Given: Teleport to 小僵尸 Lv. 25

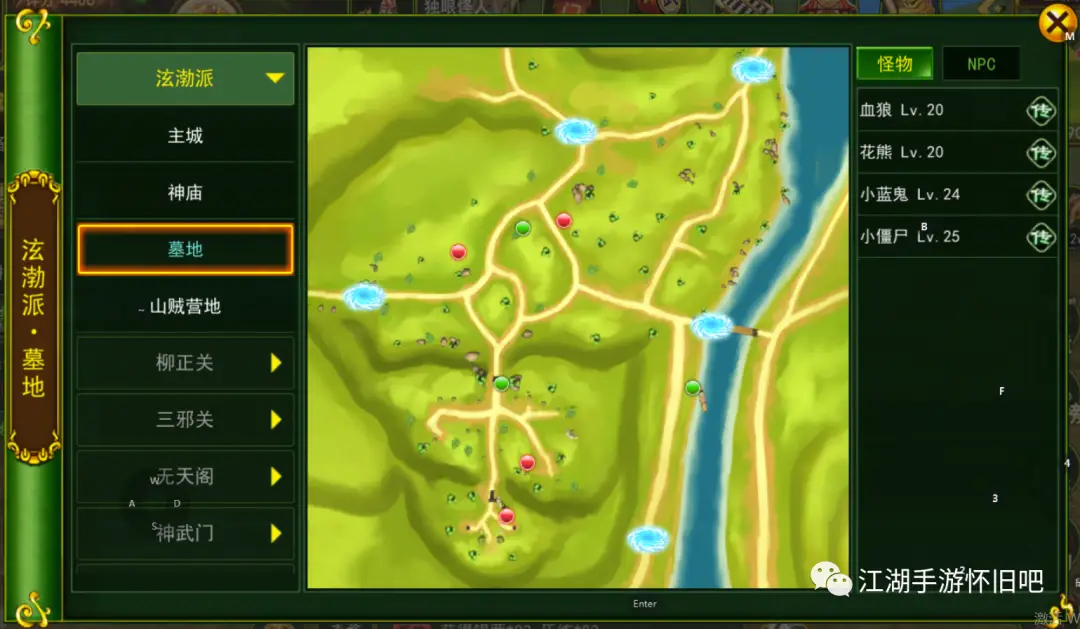Looking at the screenshot, I should (1041, 237).
